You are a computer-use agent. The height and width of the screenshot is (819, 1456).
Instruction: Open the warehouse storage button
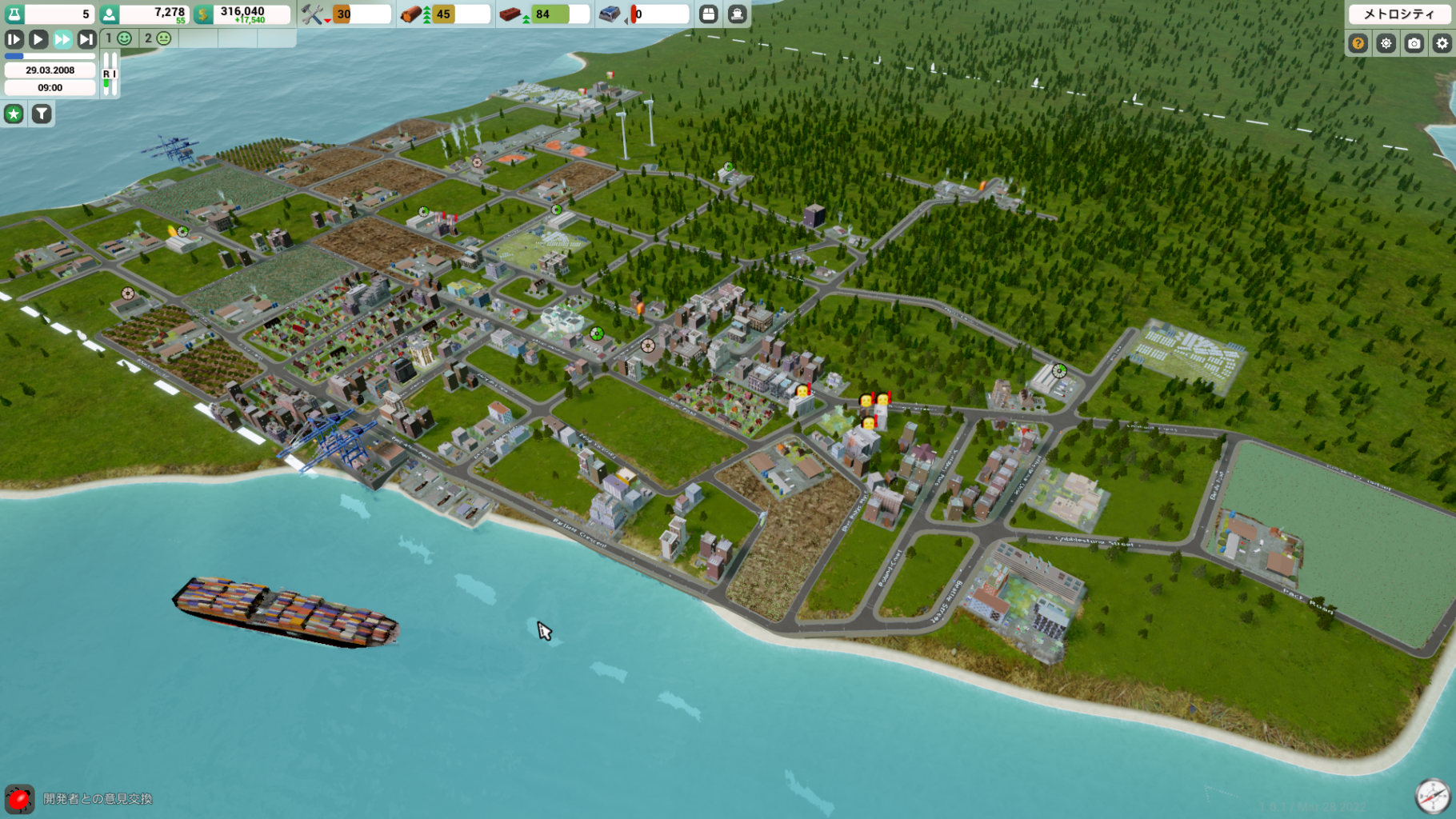[x=709, y=14]
